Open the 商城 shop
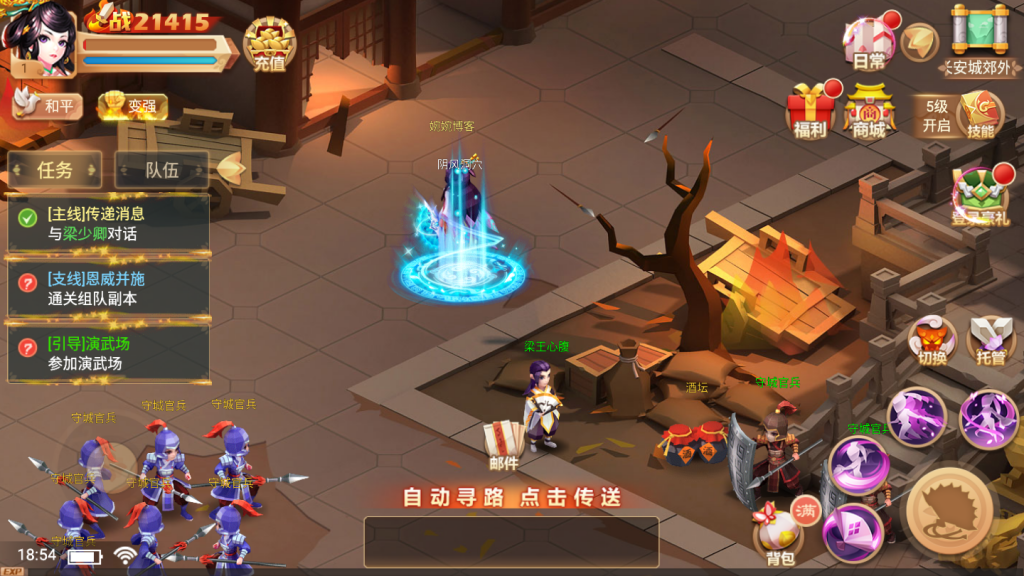 pos(868,112)
